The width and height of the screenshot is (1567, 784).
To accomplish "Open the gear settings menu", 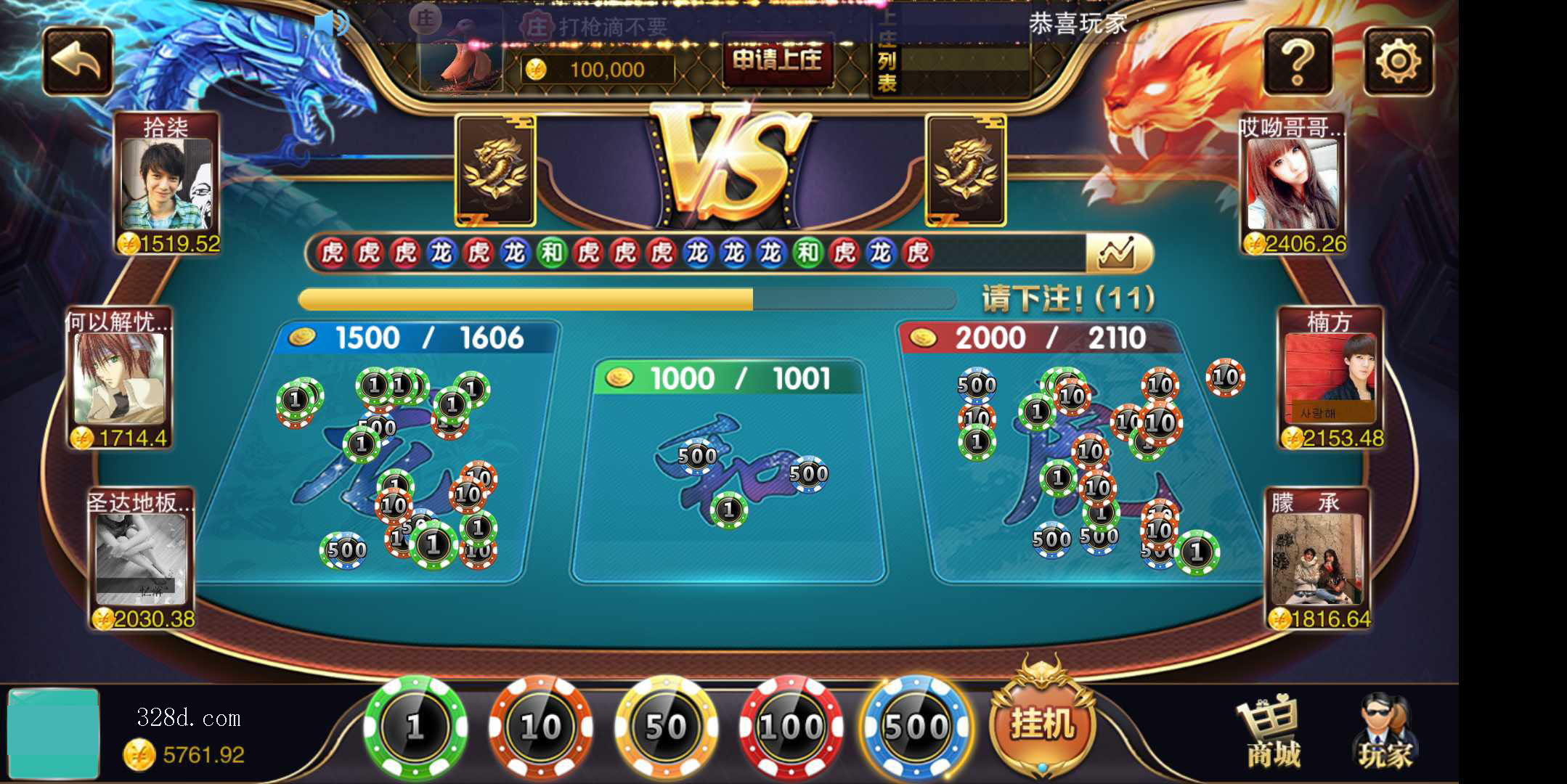I will tap(1398, 62).
